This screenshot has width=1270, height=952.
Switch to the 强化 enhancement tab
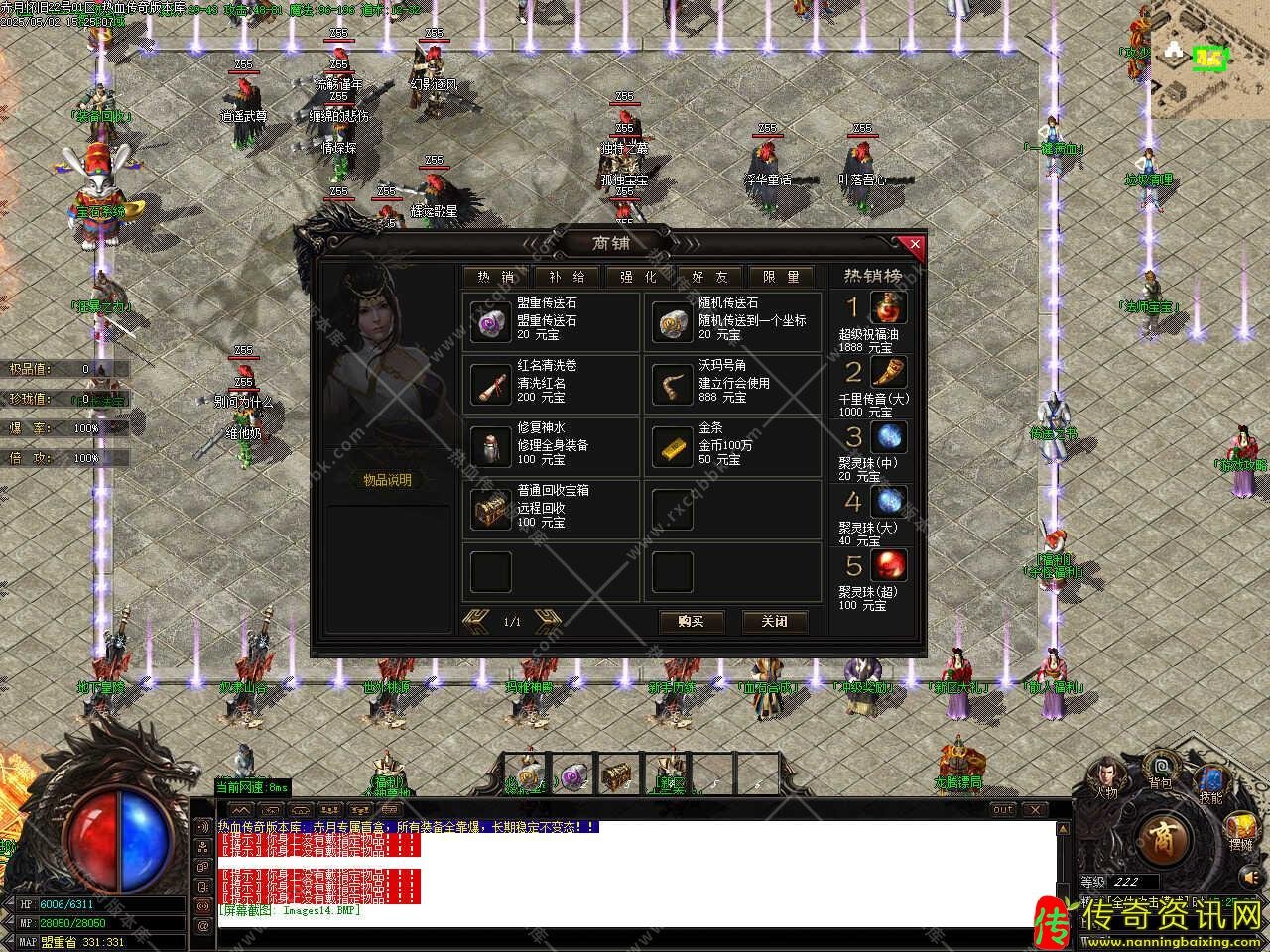coord(638,277)
